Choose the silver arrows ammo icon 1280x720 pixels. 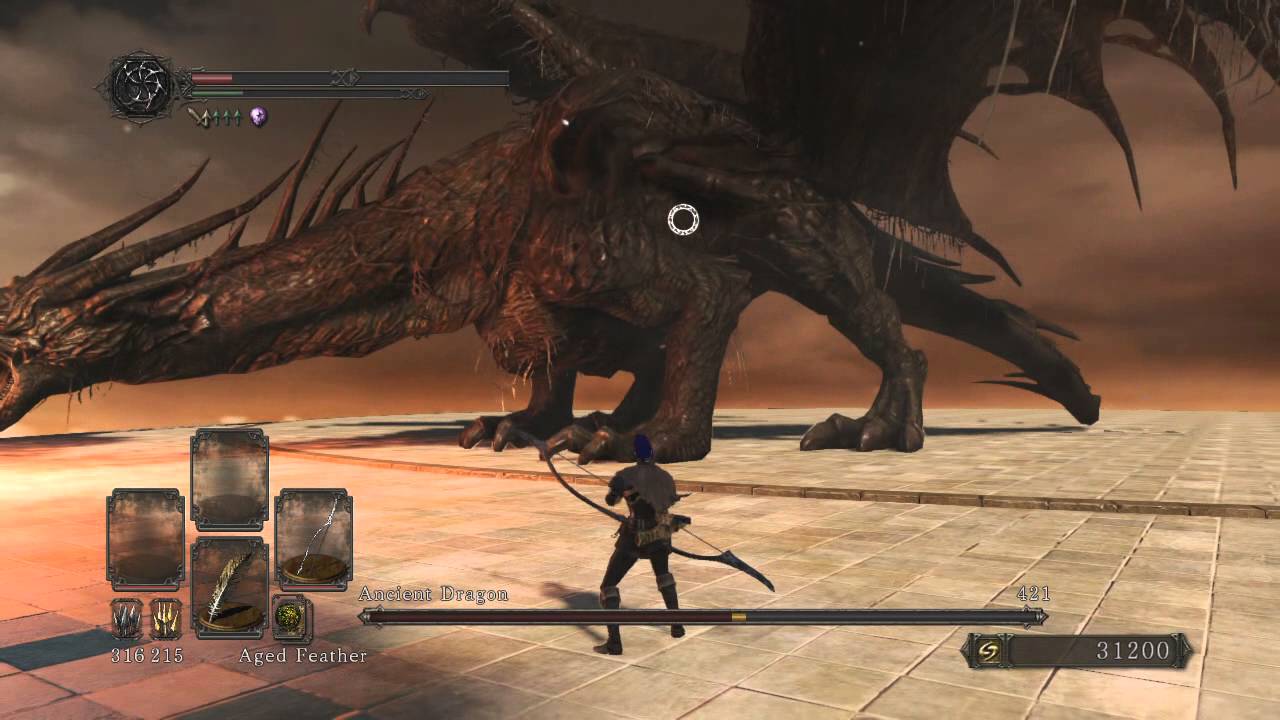tap(126, 619)
